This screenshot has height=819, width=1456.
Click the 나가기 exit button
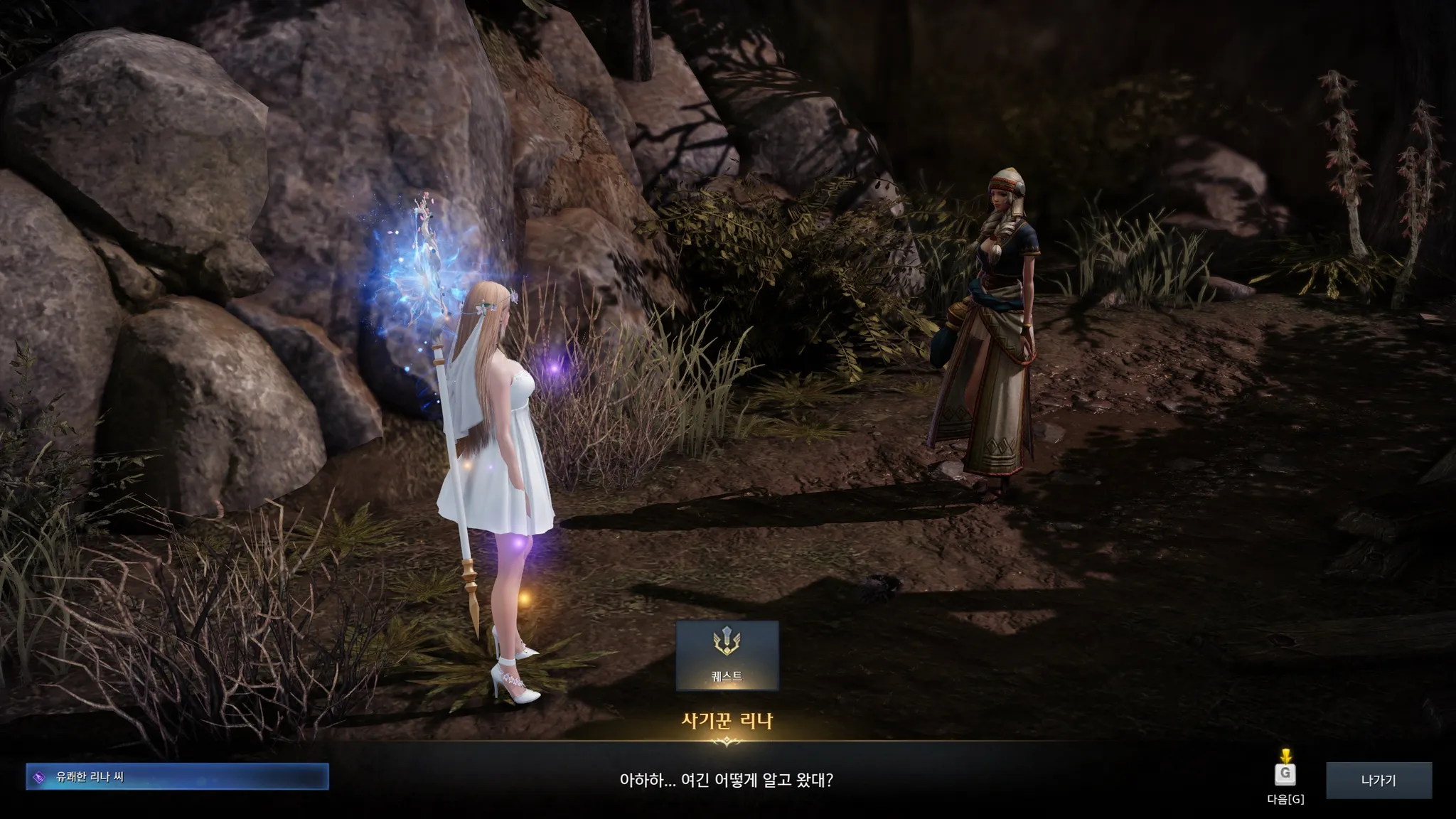click(1378, 780)
